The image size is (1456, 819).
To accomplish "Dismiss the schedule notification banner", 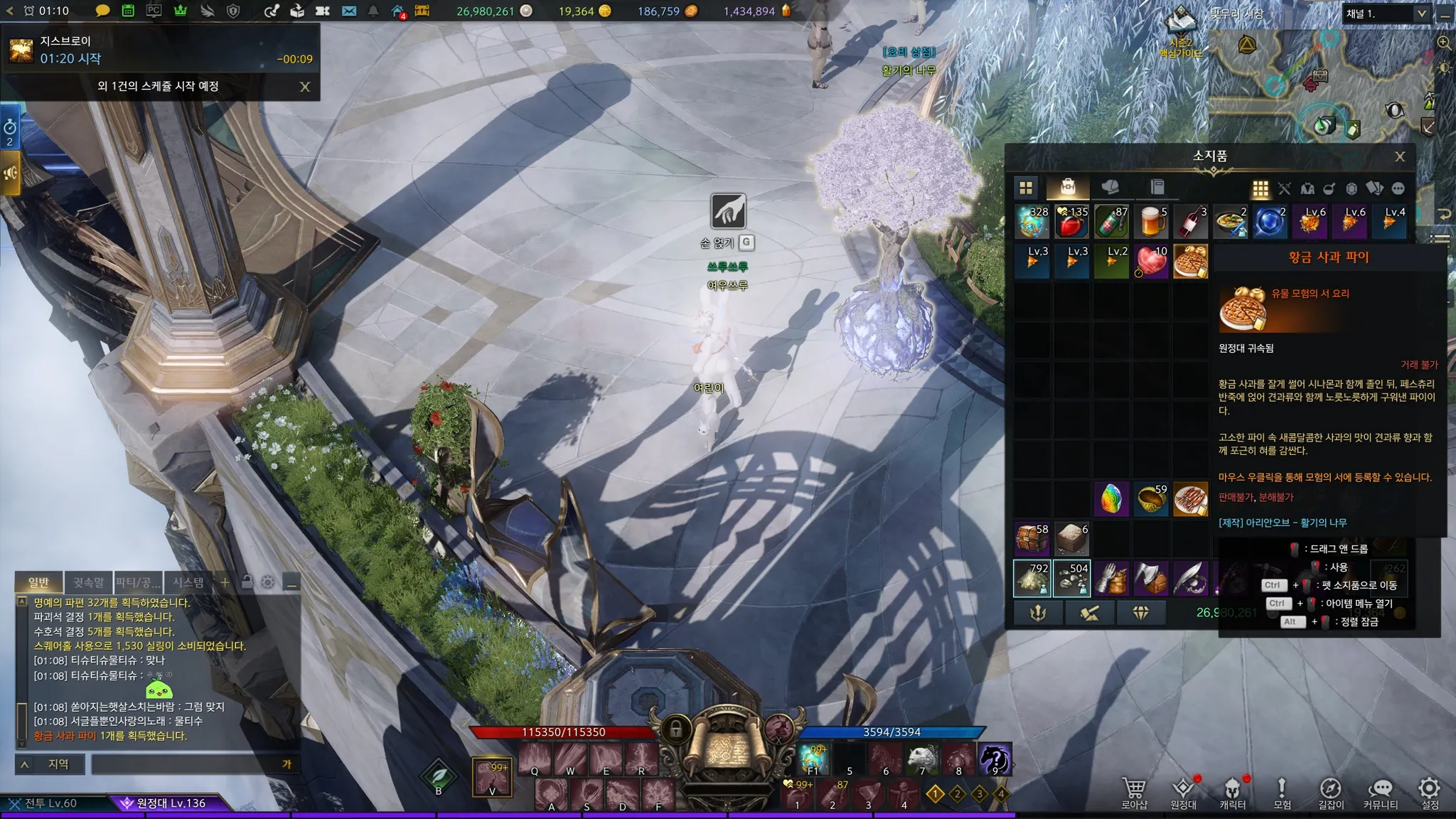I will 305,87.
